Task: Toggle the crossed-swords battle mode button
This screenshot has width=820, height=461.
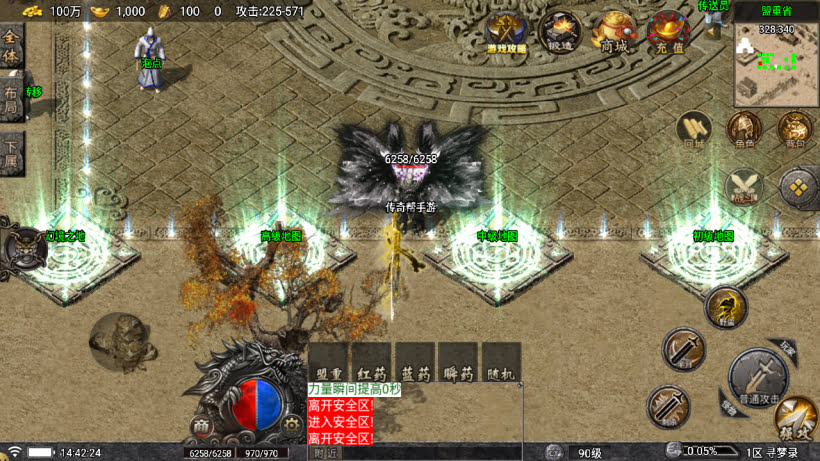Action: point(744,186)
